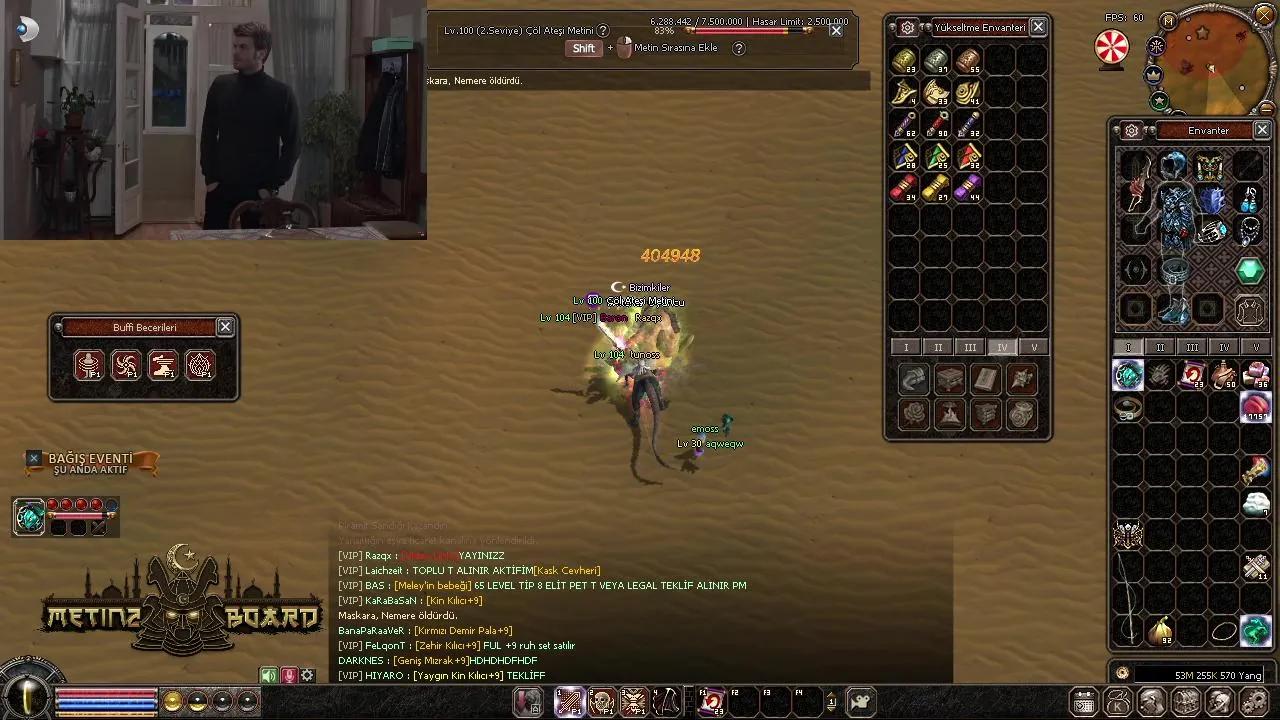
Task: Switch to tab II in Yükseltme Envanteri
Action: [x=938, y=347]
